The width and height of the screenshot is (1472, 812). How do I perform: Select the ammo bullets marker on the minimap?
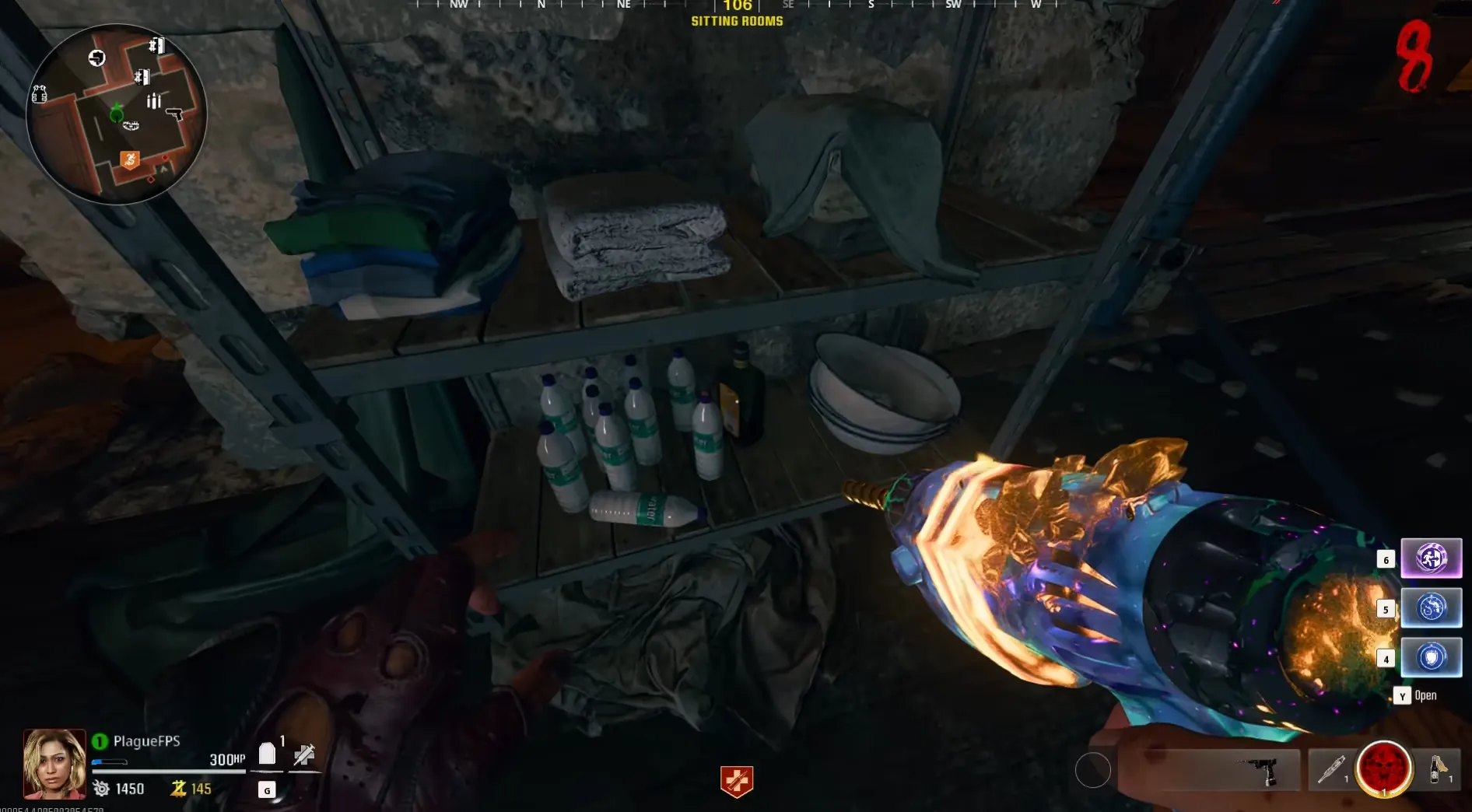coord(153,100)
